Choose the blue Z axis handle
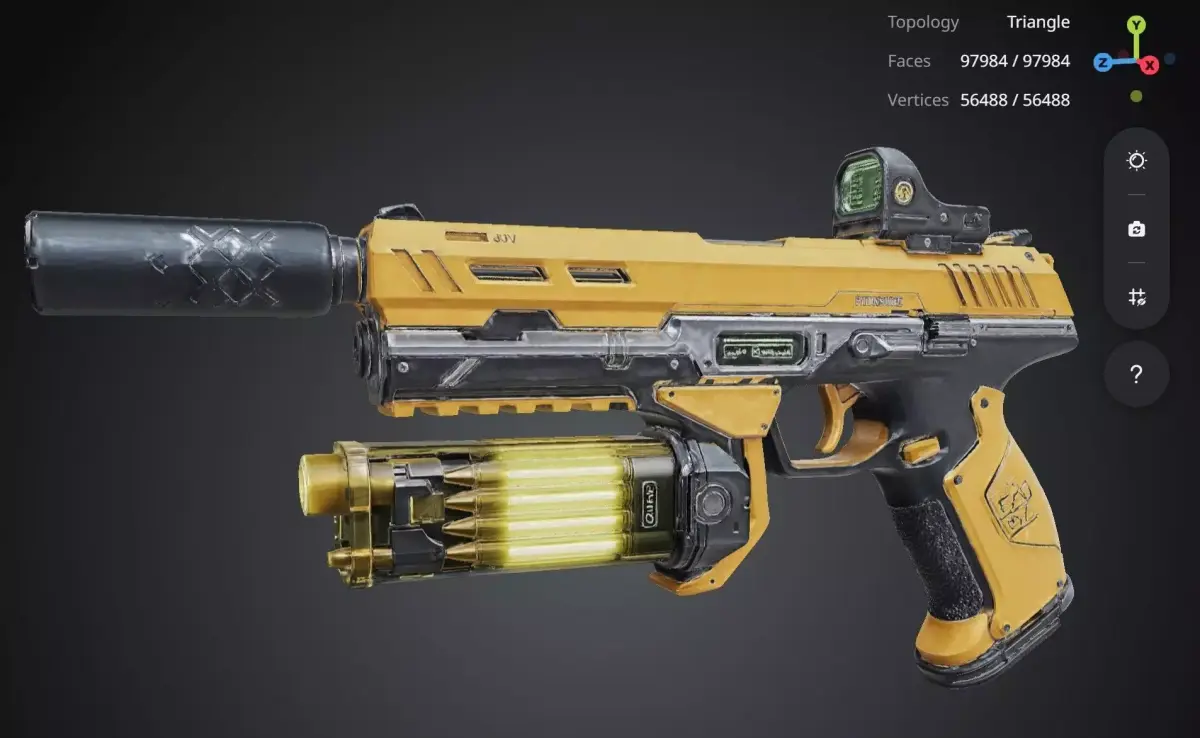 (x=1102, y=63)
